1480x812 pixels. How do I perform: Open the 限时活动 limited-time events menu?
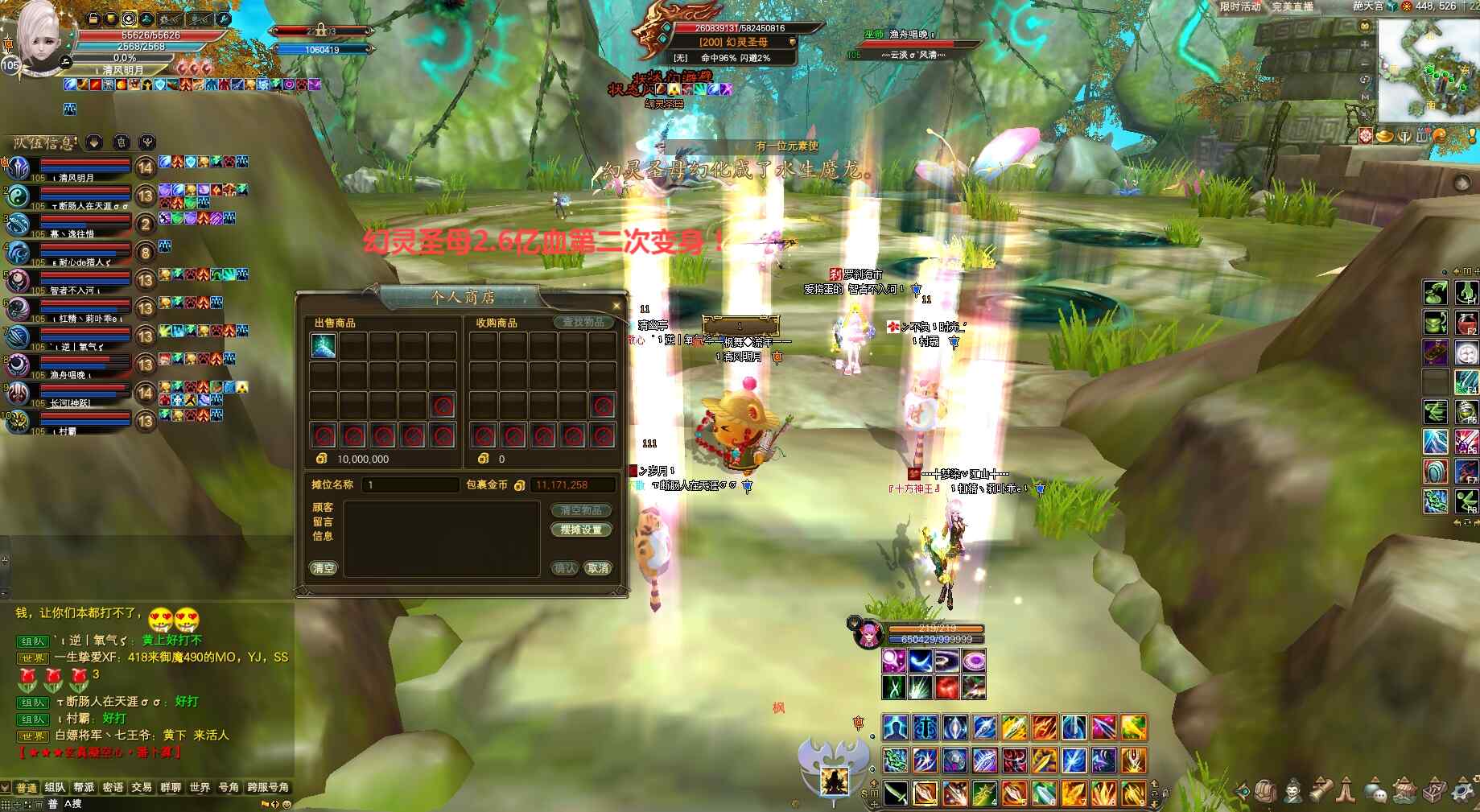1239,6
